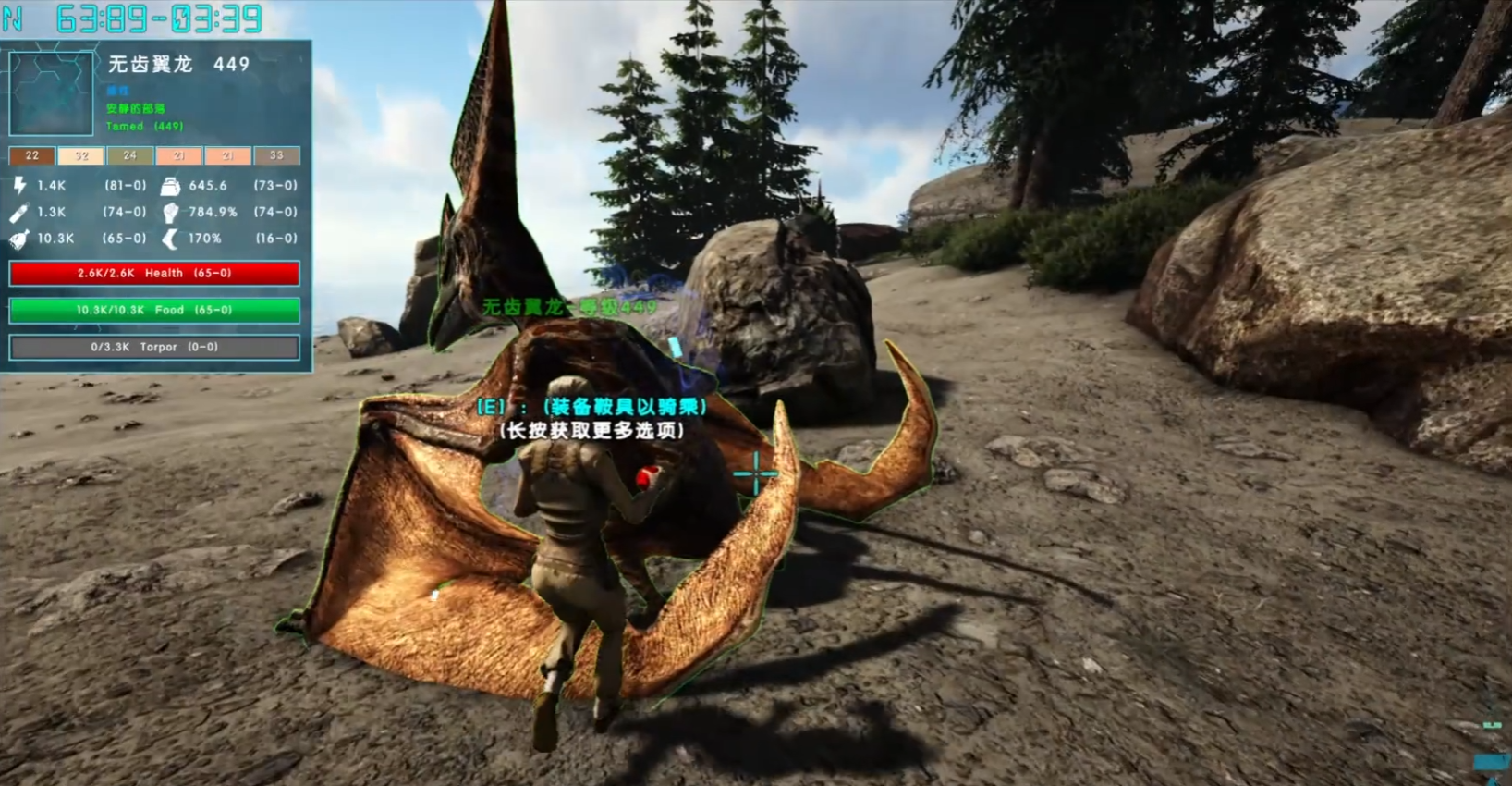This screenshot has width=1512, height=786.
Task: Choose the olive color region swatch labeled 24
Action: (x=130, y=155)
